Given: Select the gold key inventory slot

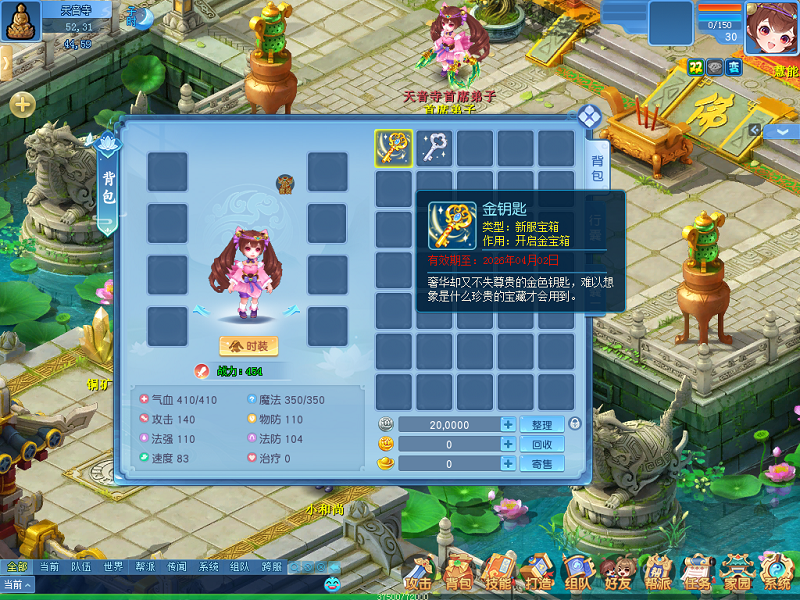Looking at the screenshot, I should coord(394,148).
